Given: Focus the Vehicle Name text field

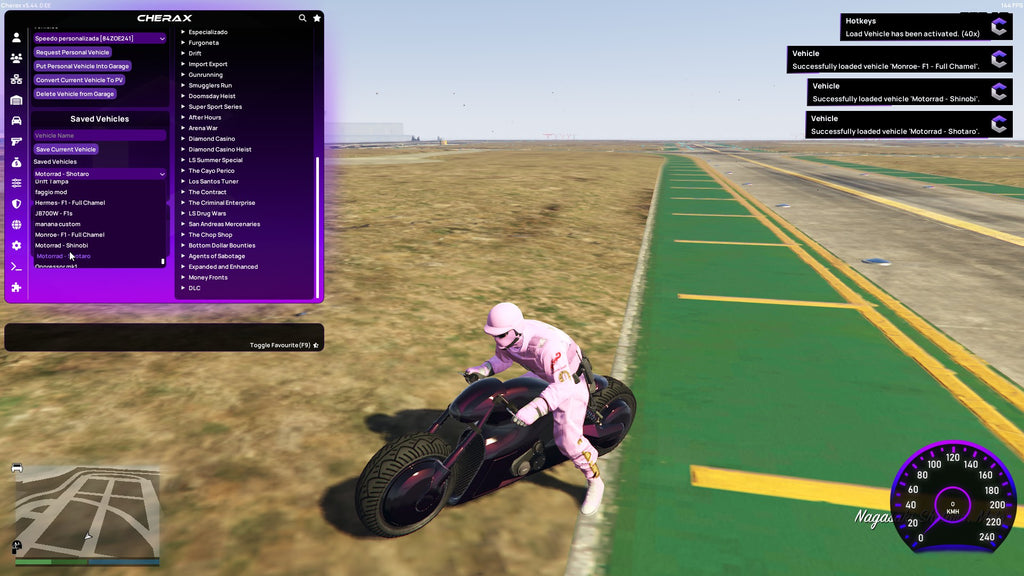Looking at the screenshot, I should coord(99,135).
